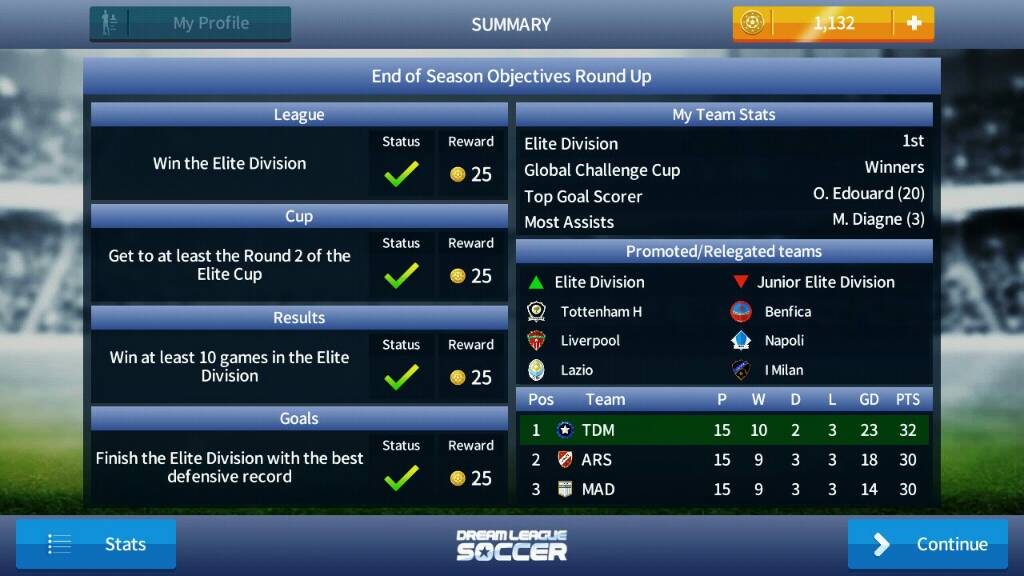The width and height of the screenshot is (1024, 576).
Task: Select the ARS row in the league table
Action: coord(724,460)
